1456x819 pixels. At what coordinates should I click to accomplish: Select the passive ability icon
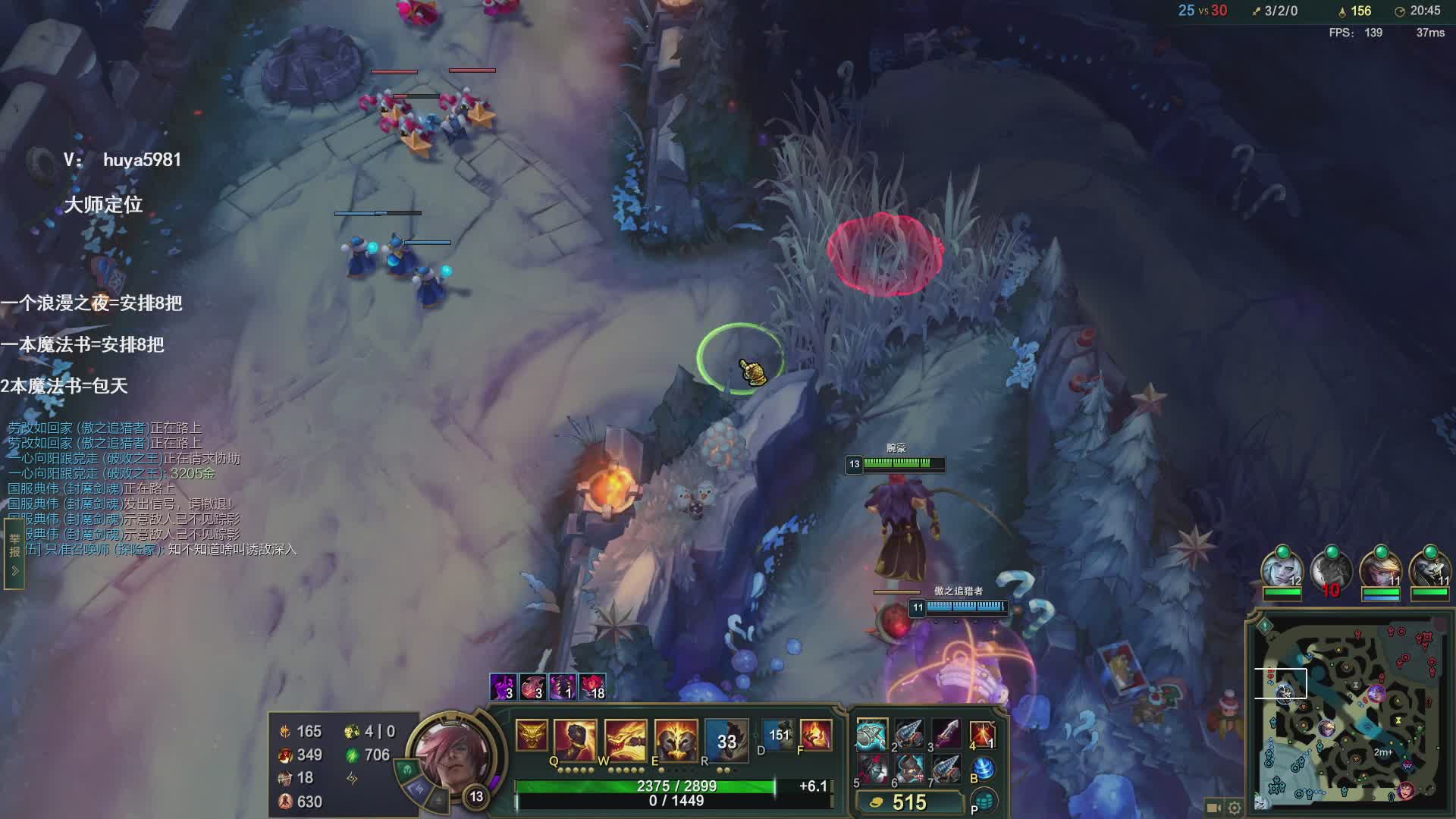click(532, 736)
